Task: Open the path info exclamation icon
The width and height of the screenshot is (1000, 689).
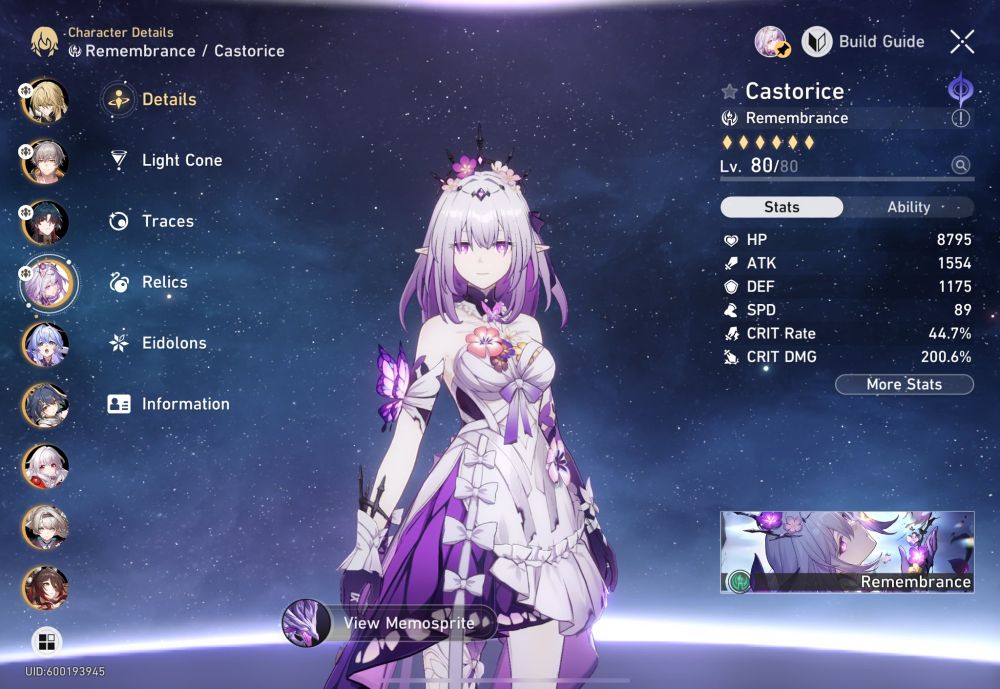Action: (961, 118)
